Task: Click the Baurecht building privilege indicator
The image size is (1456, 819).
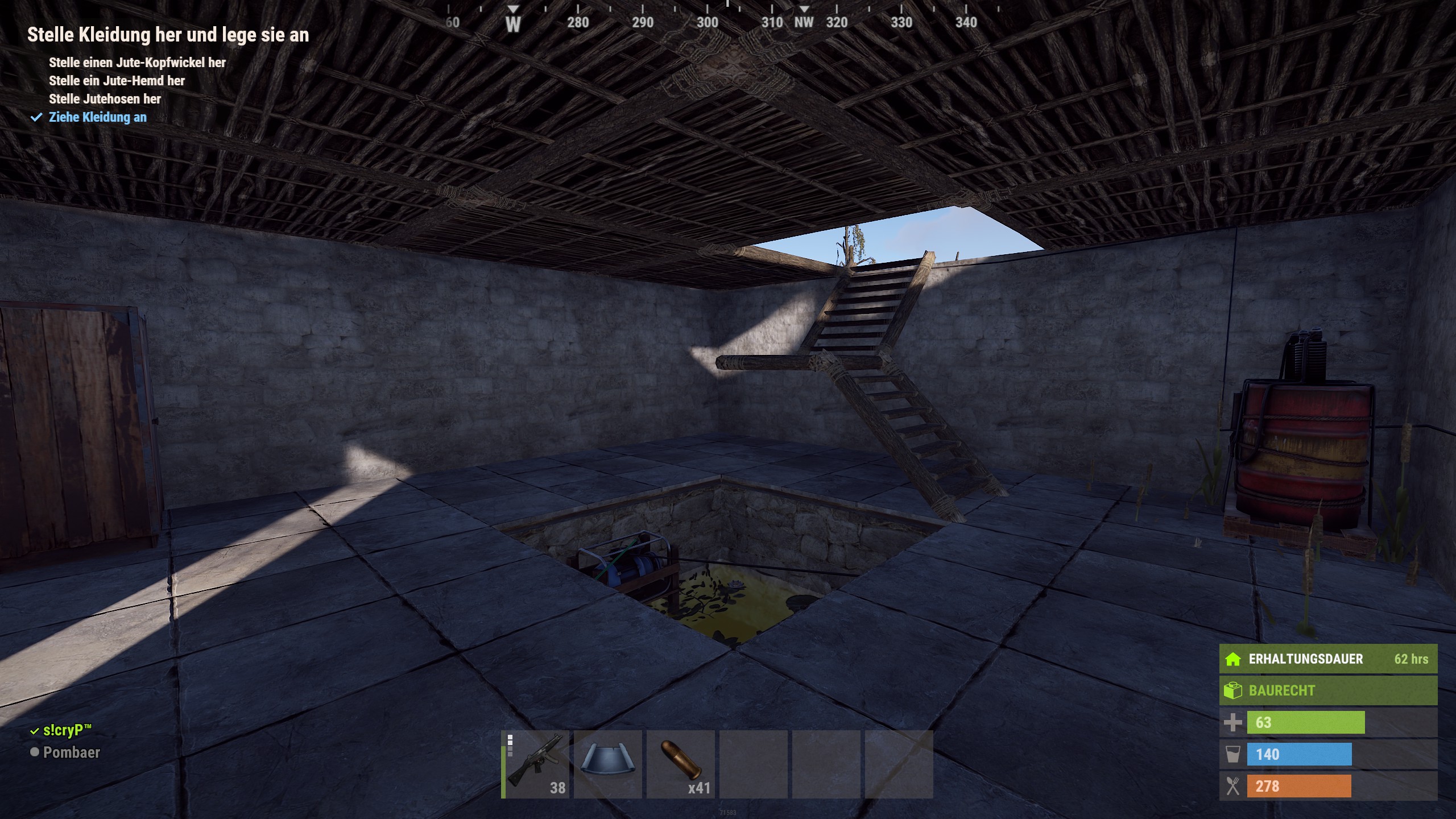Action: click(x=1327, y=690)
